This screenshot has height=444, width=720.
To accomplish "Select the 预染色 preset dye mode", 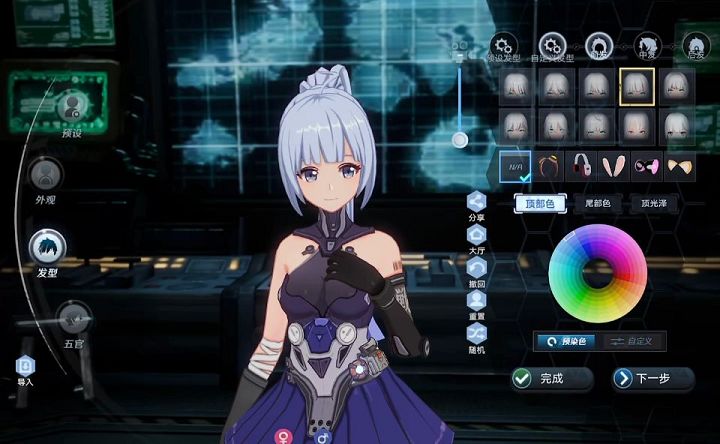I will pyautogui.click(x=568, y=341).
